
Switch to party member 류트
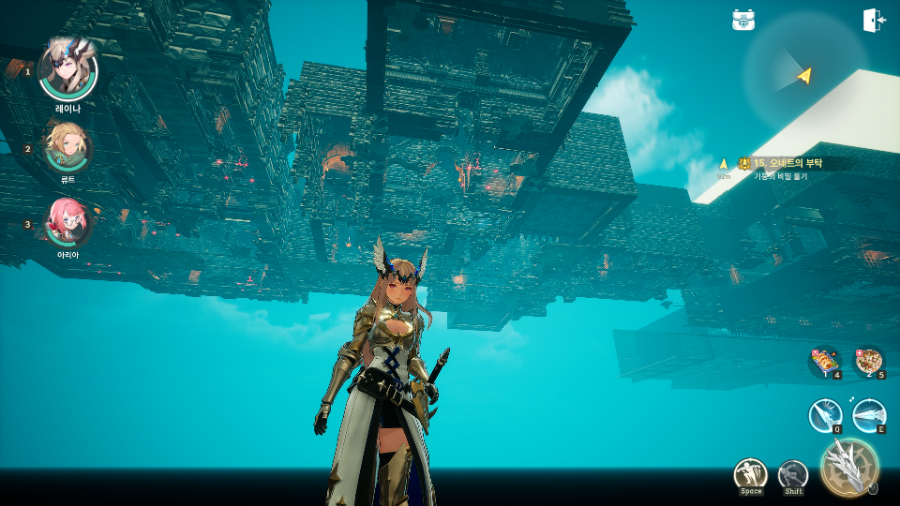click(68, 147)
